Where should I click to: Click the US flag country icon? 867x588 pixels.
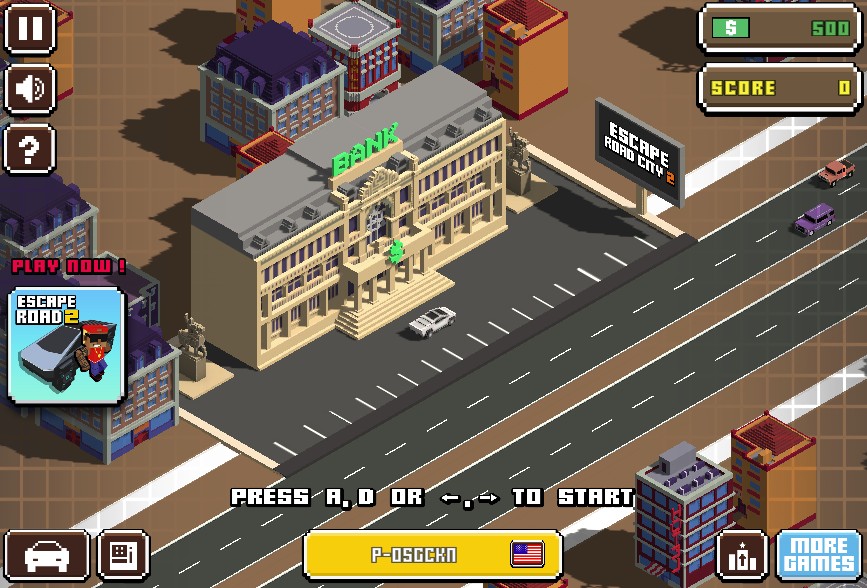tap(527, 554)
